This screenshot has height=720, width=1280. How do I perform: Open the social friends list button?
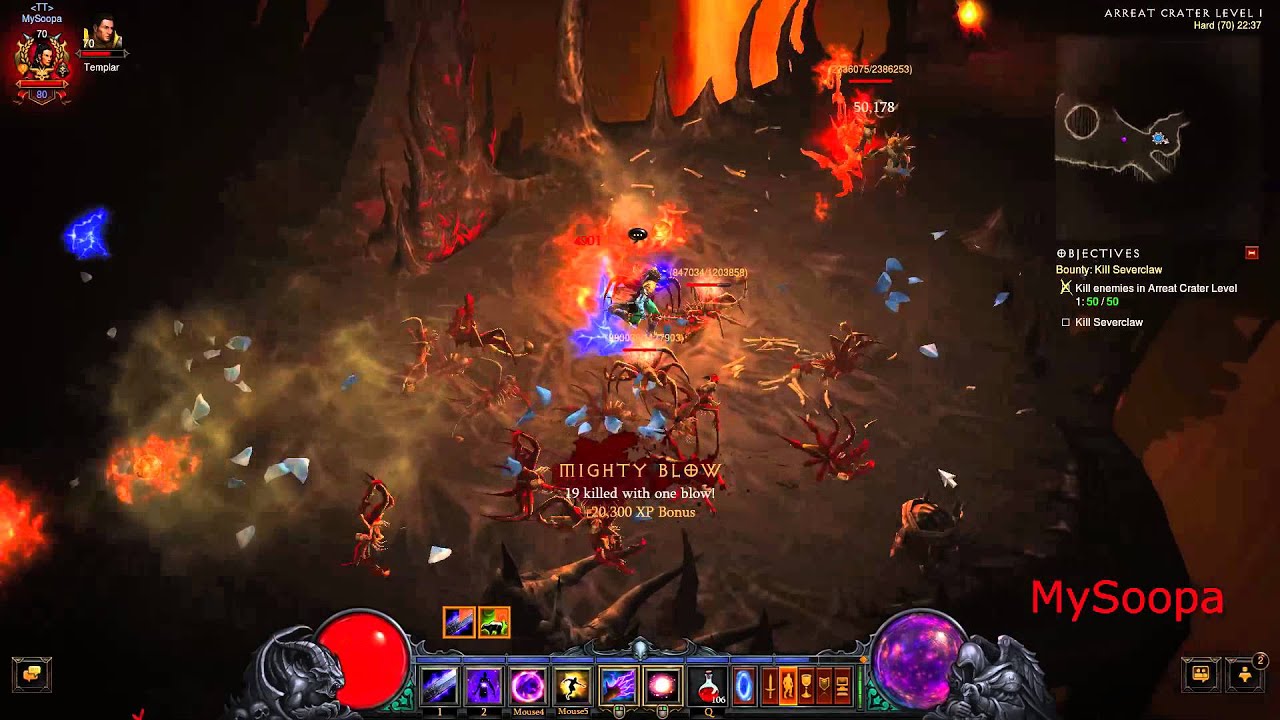[x=1246, y=673]
